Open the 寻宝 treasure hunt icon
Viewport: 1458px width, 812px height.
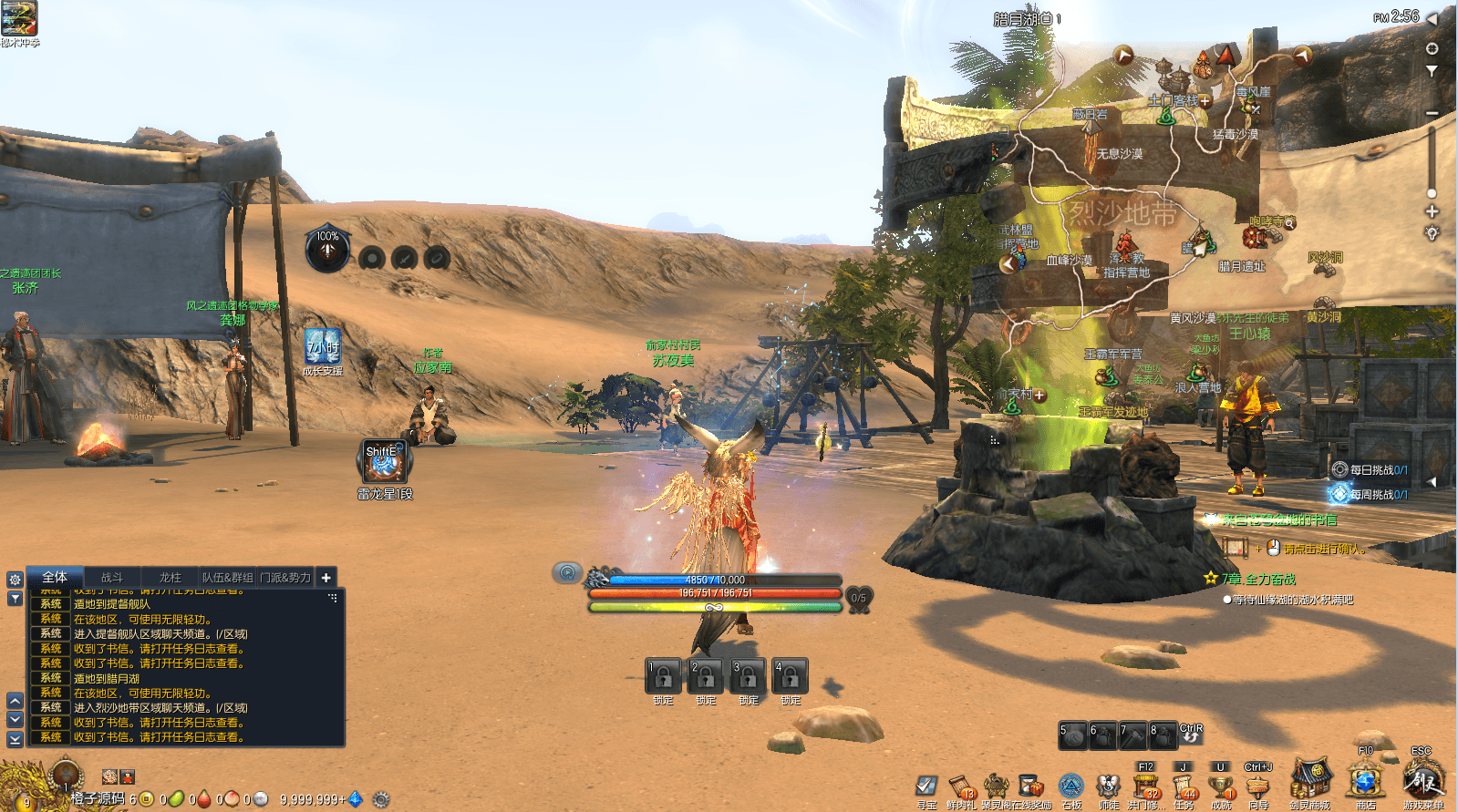click(x=926, y=786)
